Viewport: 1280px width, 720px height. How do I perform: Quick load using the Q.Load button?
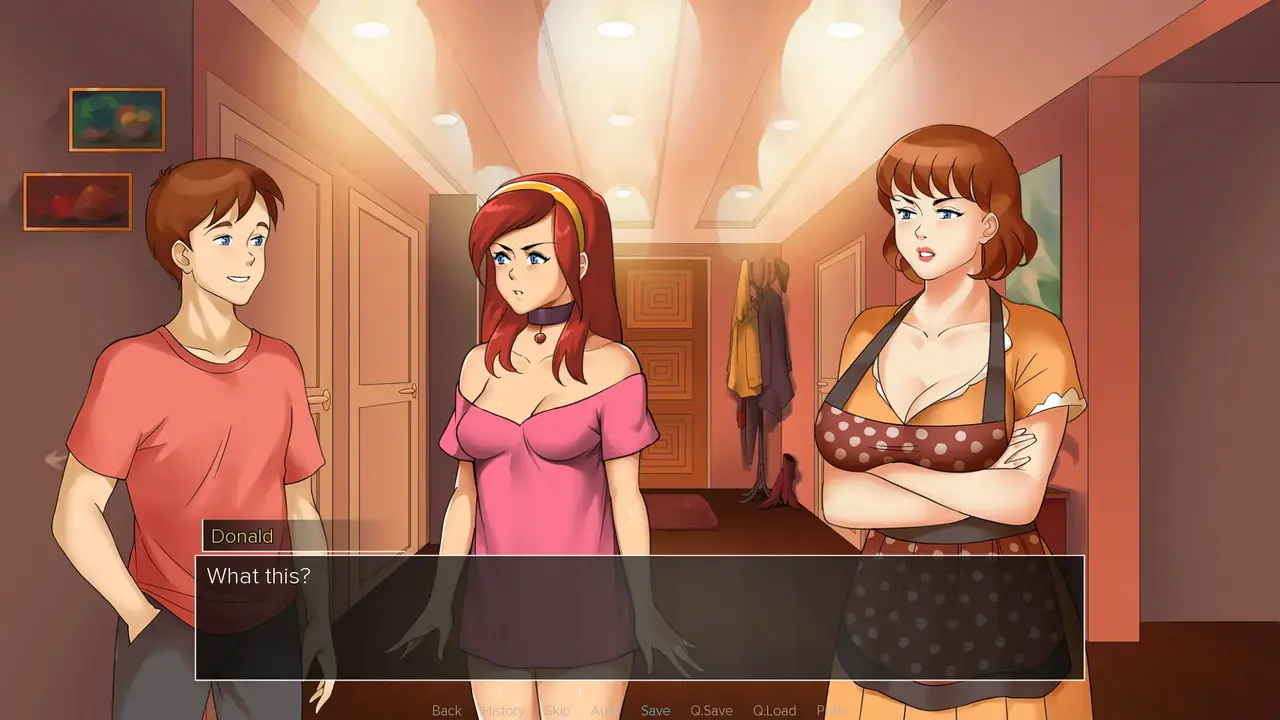point(774,710)
